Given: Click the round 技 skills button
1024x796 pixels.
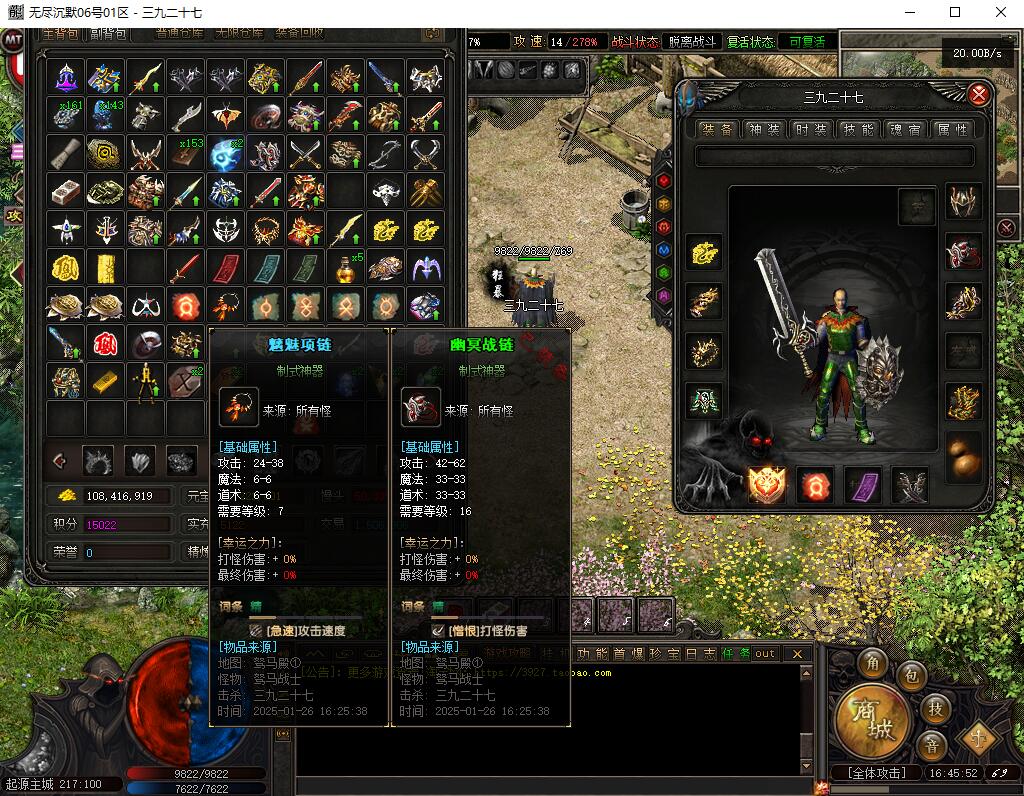Looking at the screenshot, I should [x=935, y=708].
